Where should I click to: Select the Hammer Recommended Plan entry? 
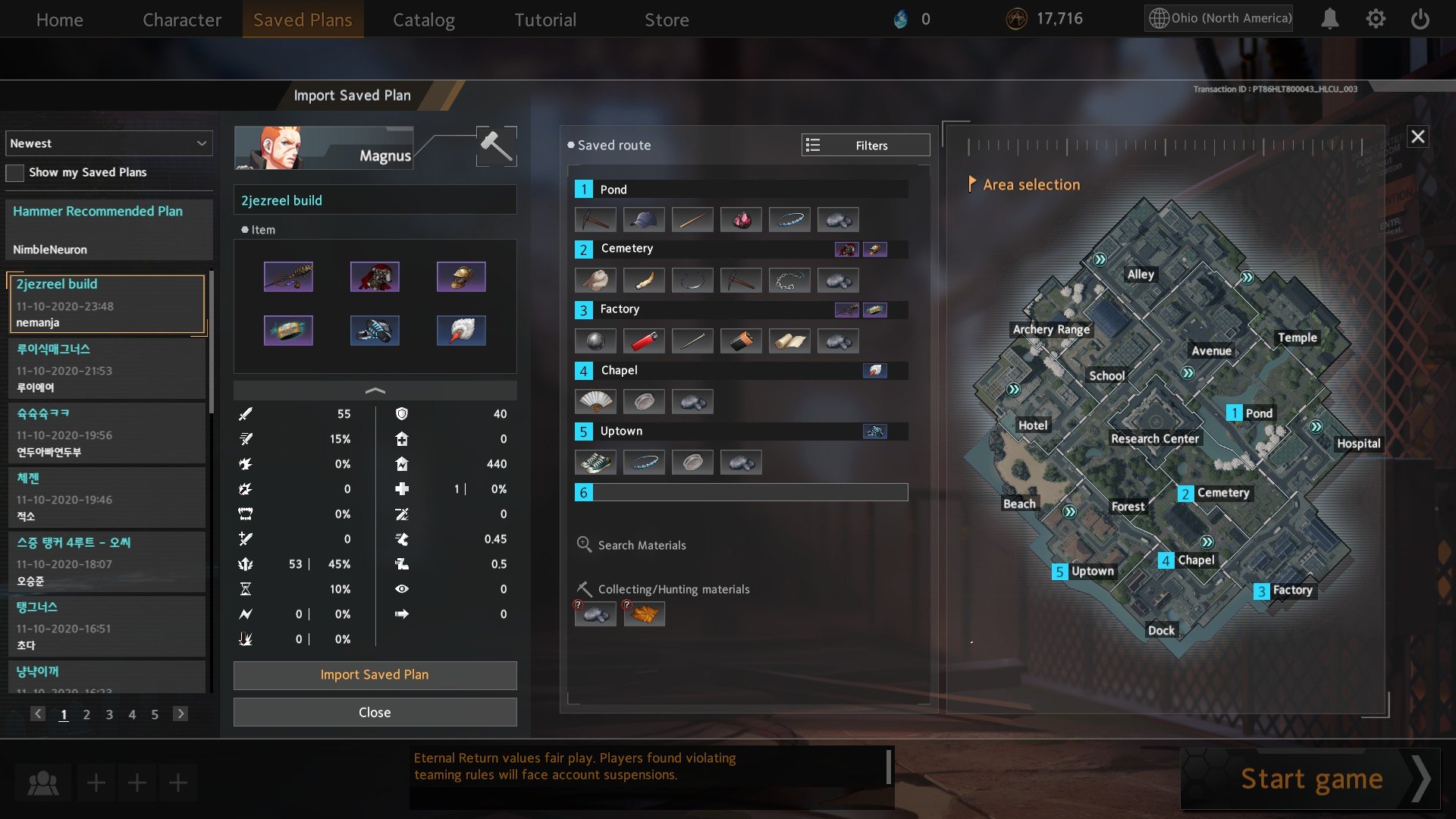[x=109, y=230]
